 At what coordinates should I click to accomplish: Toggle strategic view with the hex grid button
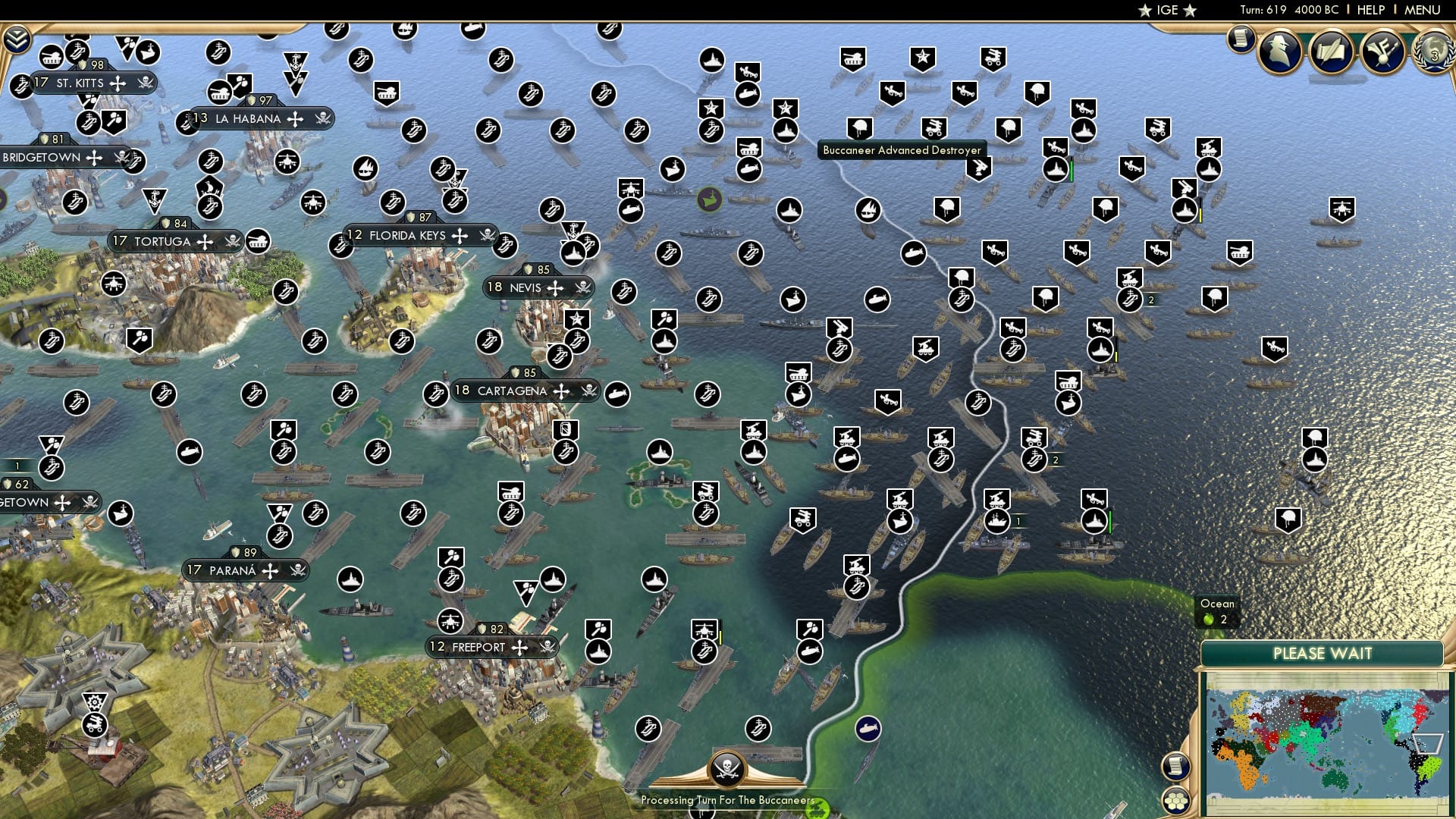(1175, 801)
